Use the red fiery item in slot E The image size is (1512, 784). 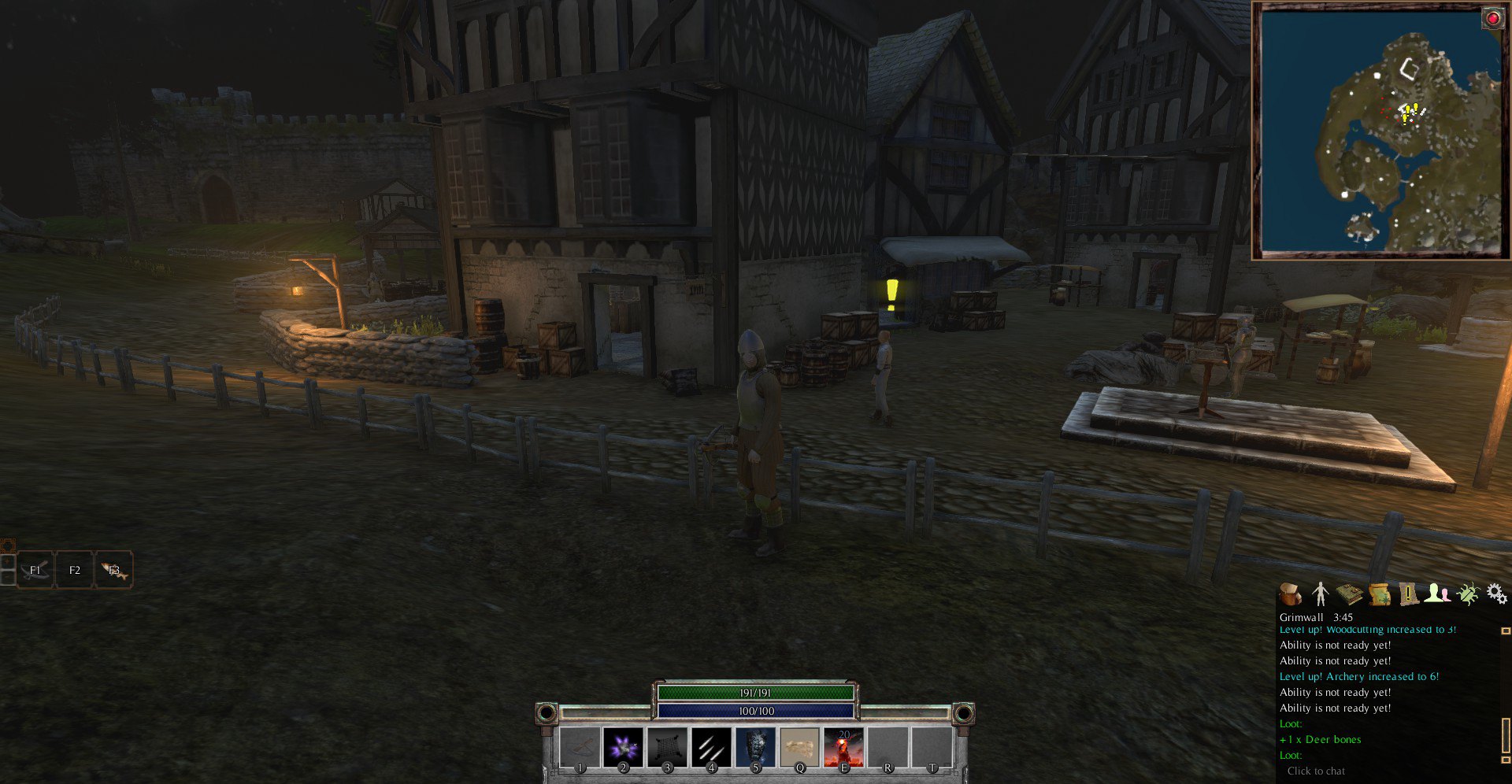(843, 746)
